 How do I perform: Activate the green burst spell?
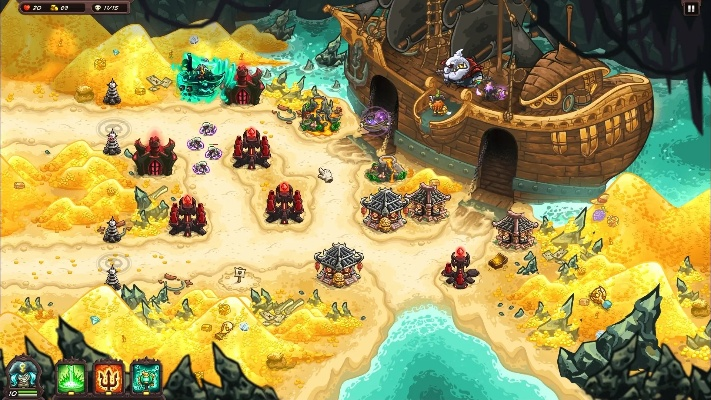click(x=71, y=377)
